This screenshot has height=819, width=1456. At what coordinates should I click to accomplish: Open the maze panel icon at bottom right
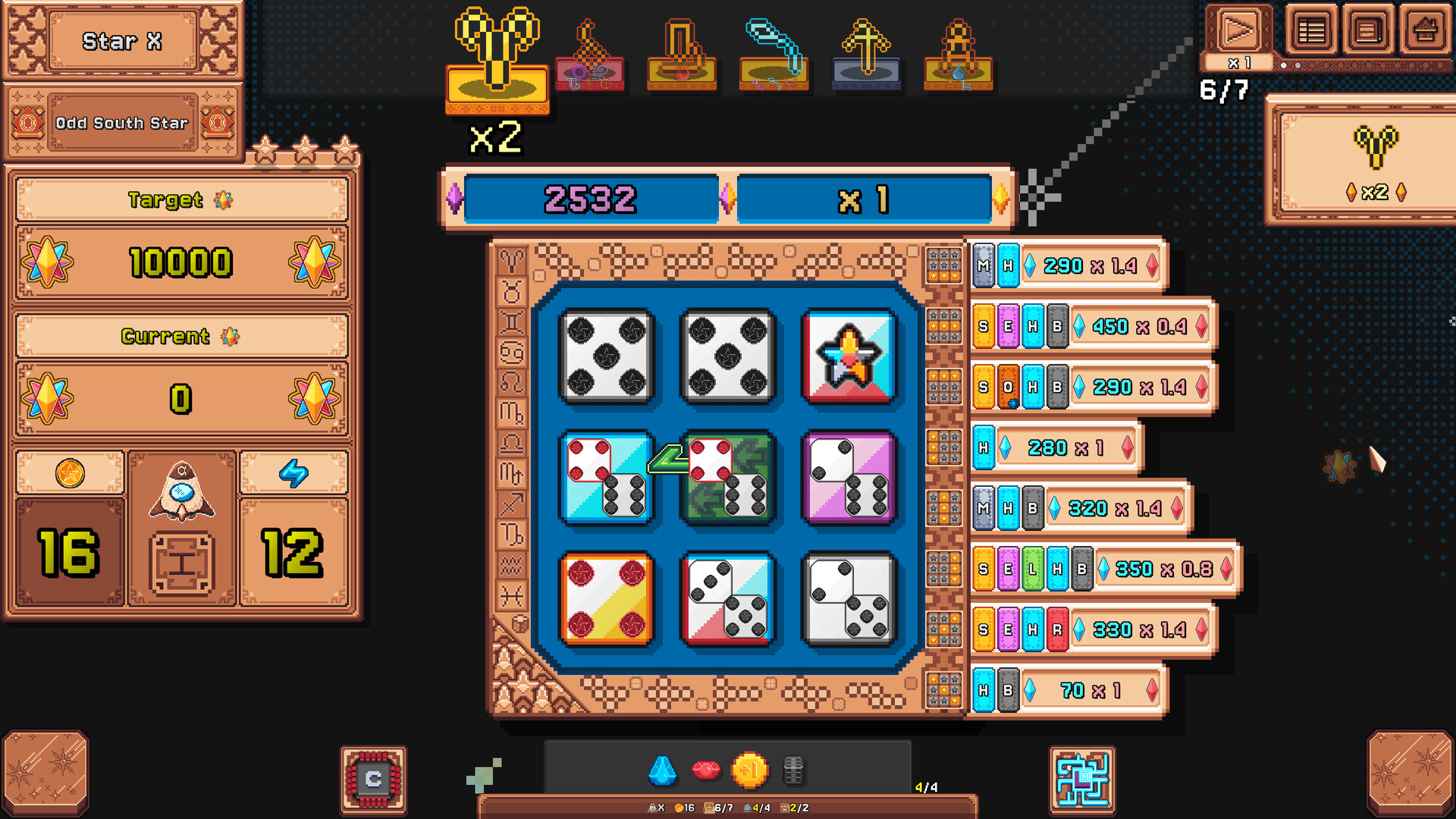point(1082,779)
